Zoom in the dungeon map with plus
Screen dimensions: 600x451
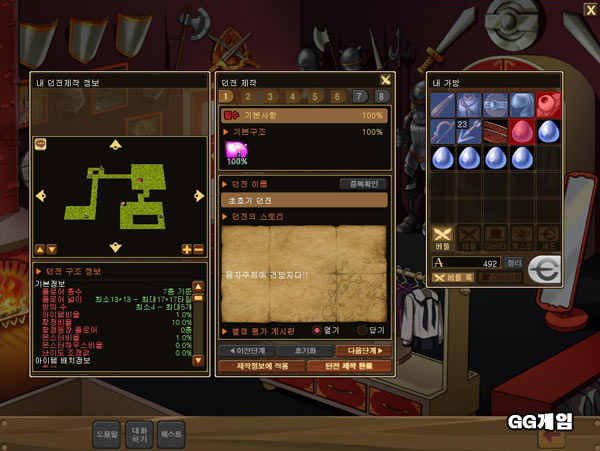coord(187,249)
